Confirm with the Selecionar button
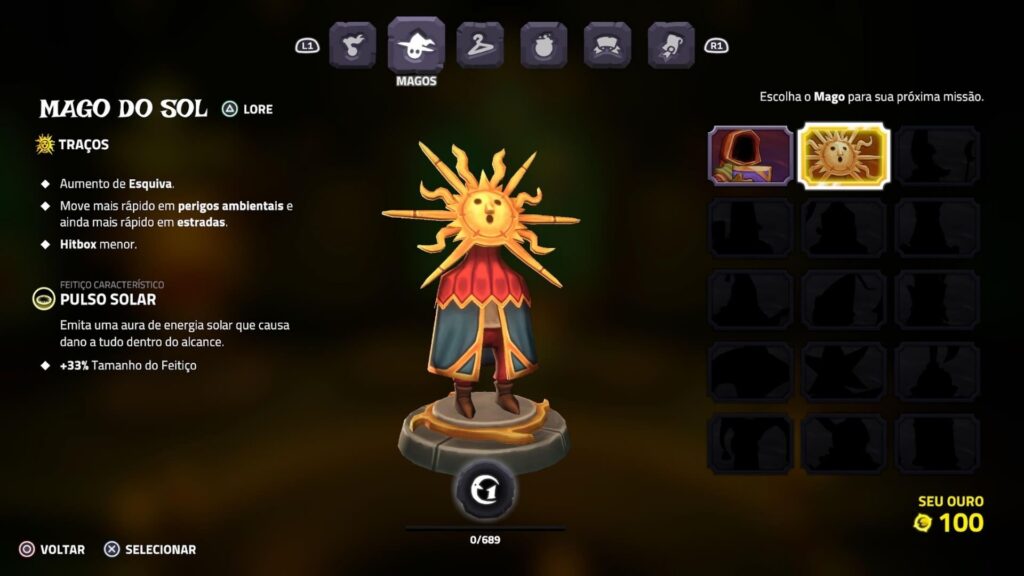 150,549
